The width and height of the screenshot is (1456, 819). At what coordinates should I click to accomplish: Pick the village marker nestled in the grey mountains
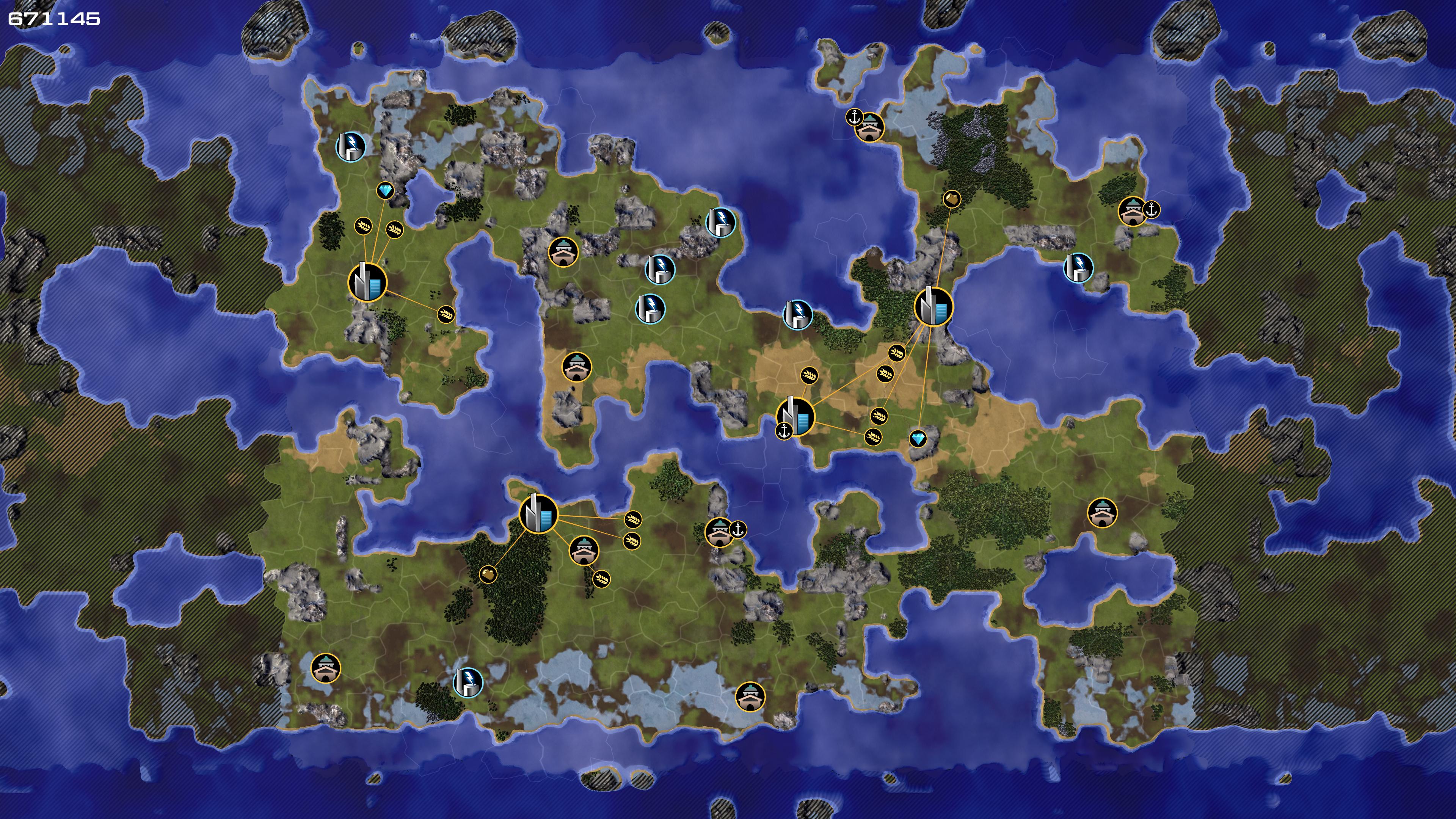point(563,251)
